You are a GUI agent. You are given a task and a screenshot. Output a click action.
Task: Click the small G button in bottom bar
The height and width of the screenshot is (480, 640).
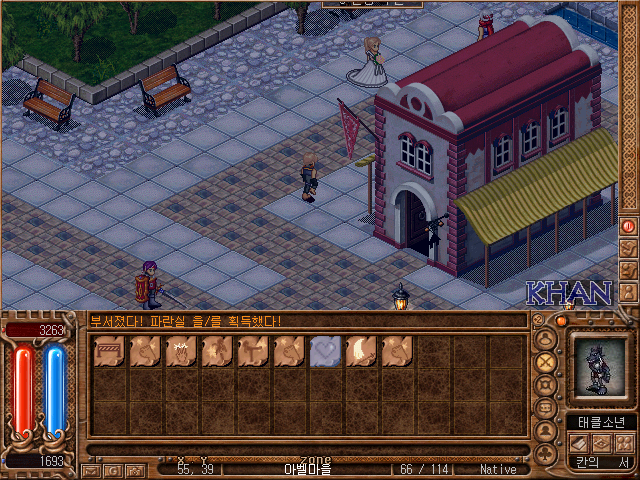tap(113, 470)
